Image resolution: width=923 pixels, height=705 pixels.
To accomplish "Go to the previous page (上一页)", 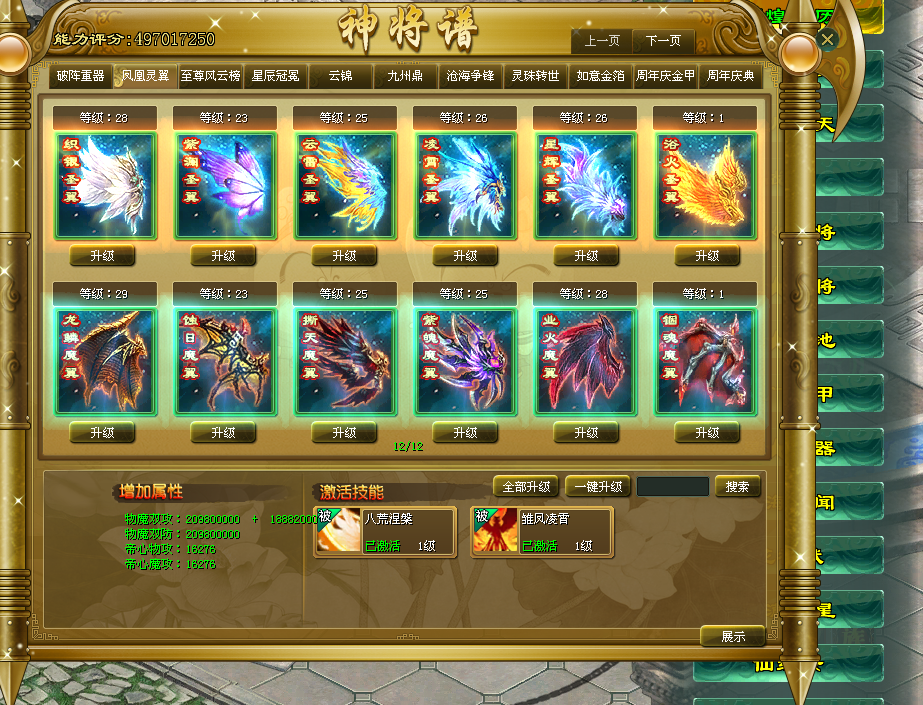I will coord(602,41).
